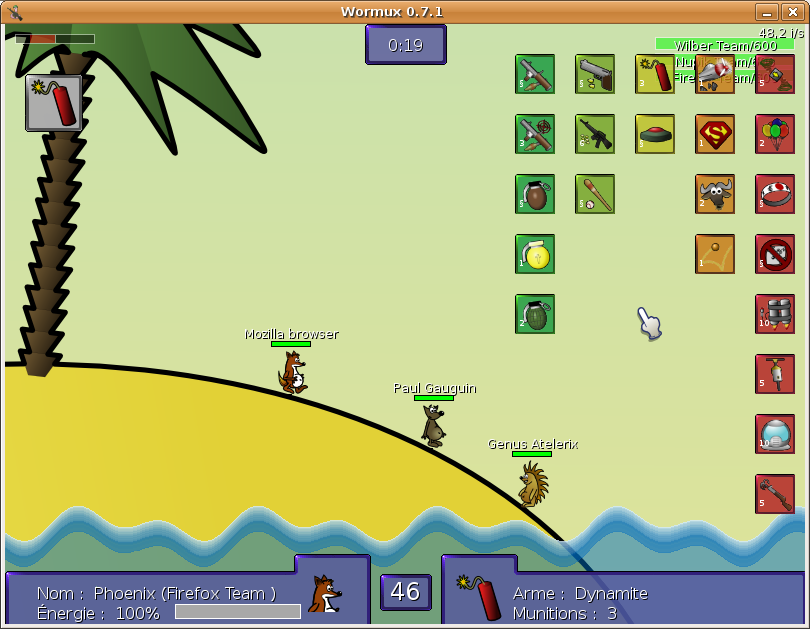Close the Wormux window
This screenshot has width=810, height=629.
pyautogui.click(x=793, y=12)
